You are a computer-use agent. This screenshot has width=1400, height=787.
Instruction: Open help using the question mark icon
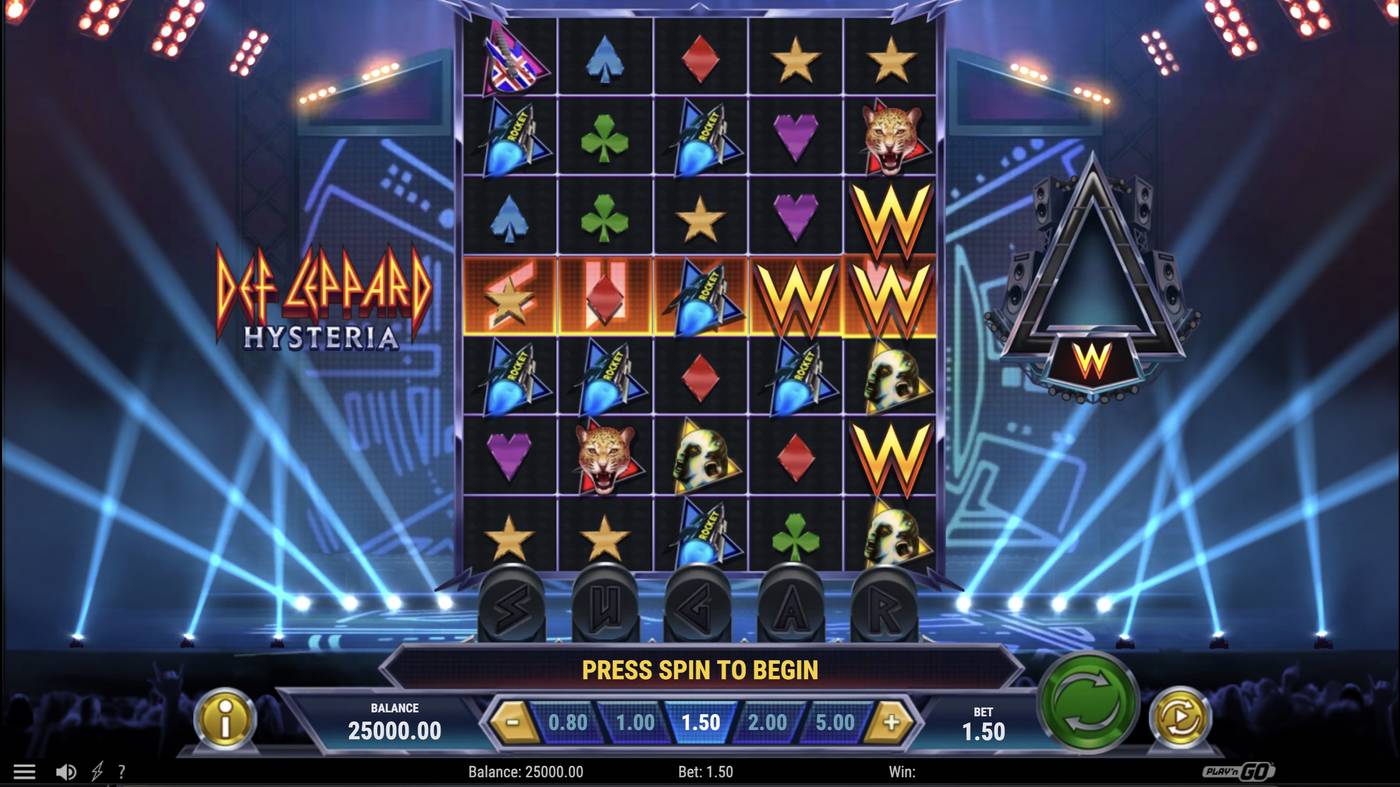(x=122, y=770)
